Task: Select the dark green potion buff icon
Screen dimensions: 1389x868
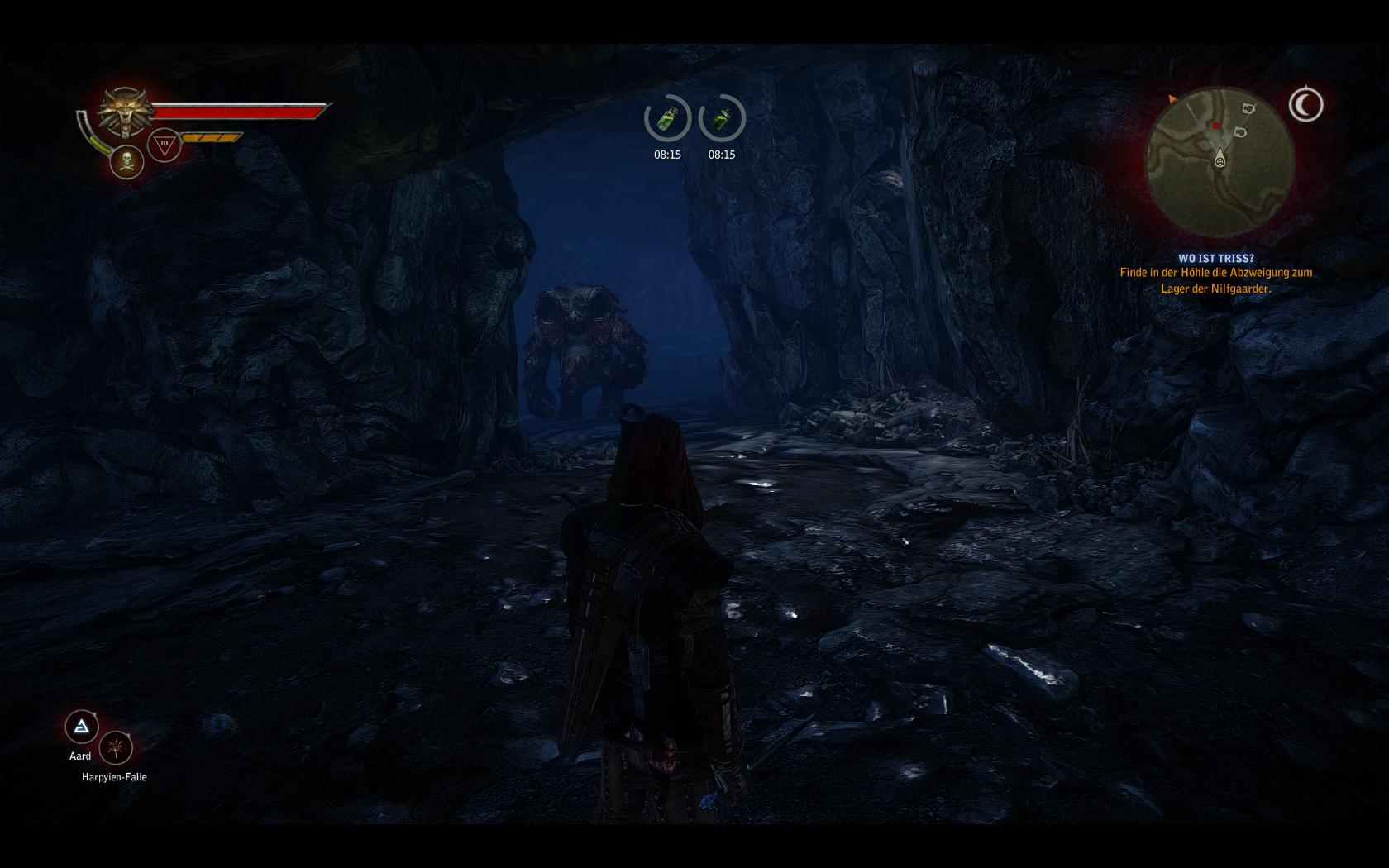Action: click(722, 118)
